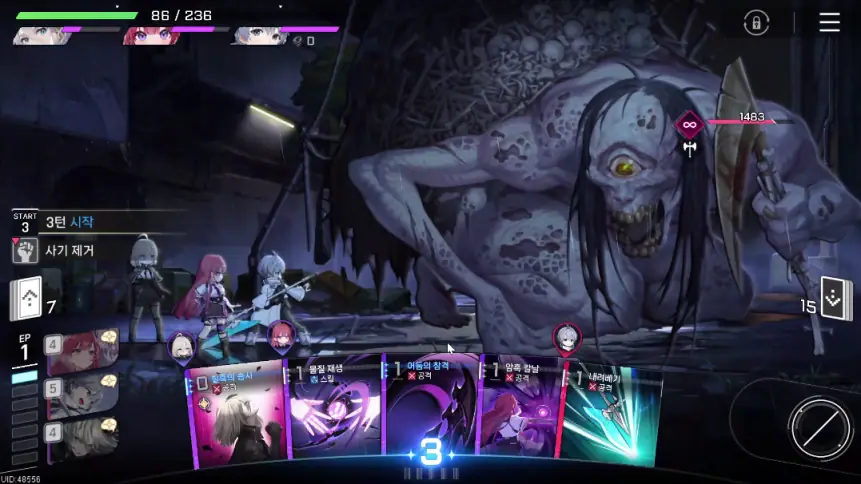861x484 pixels.
Task: Inspect the 사기 제거 fist icon
Action: [x=25, y=251]
